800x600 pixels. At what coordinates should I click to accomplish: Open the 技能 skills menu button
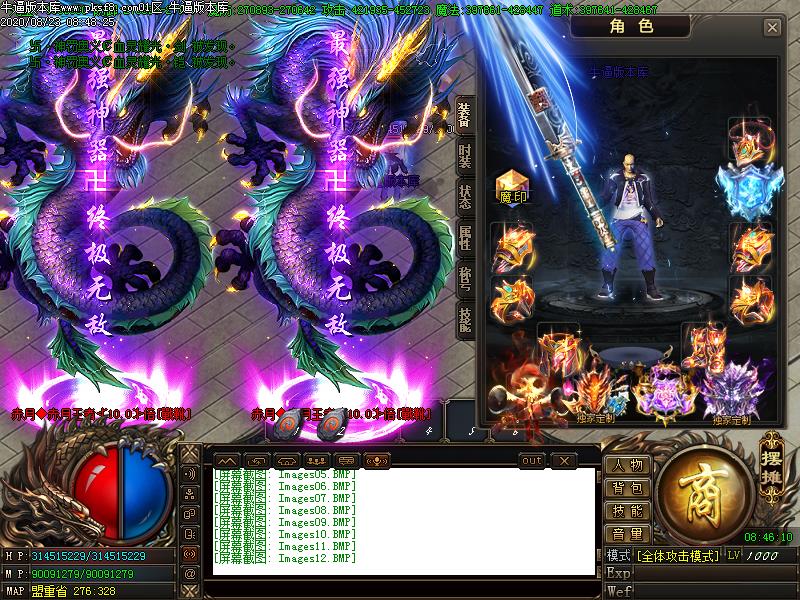coord(628,511)
